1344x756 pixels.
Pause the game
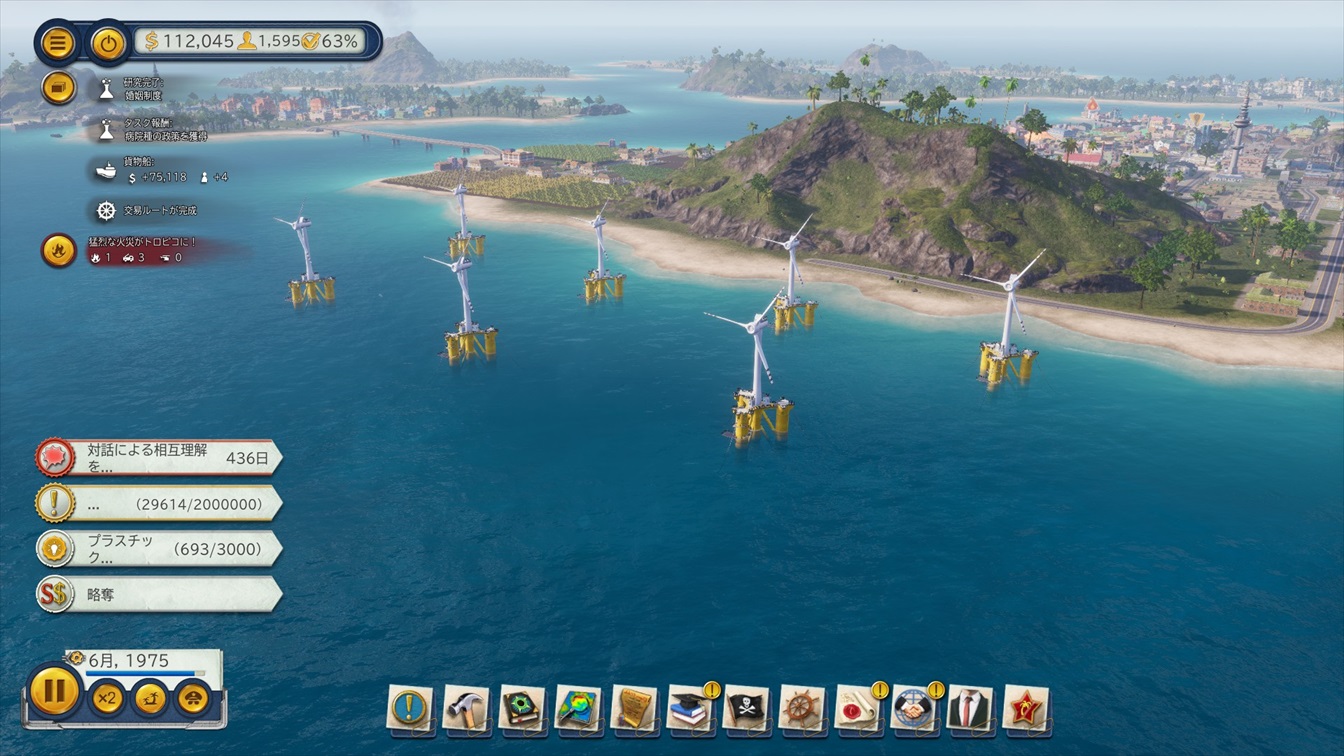(54, 690)
